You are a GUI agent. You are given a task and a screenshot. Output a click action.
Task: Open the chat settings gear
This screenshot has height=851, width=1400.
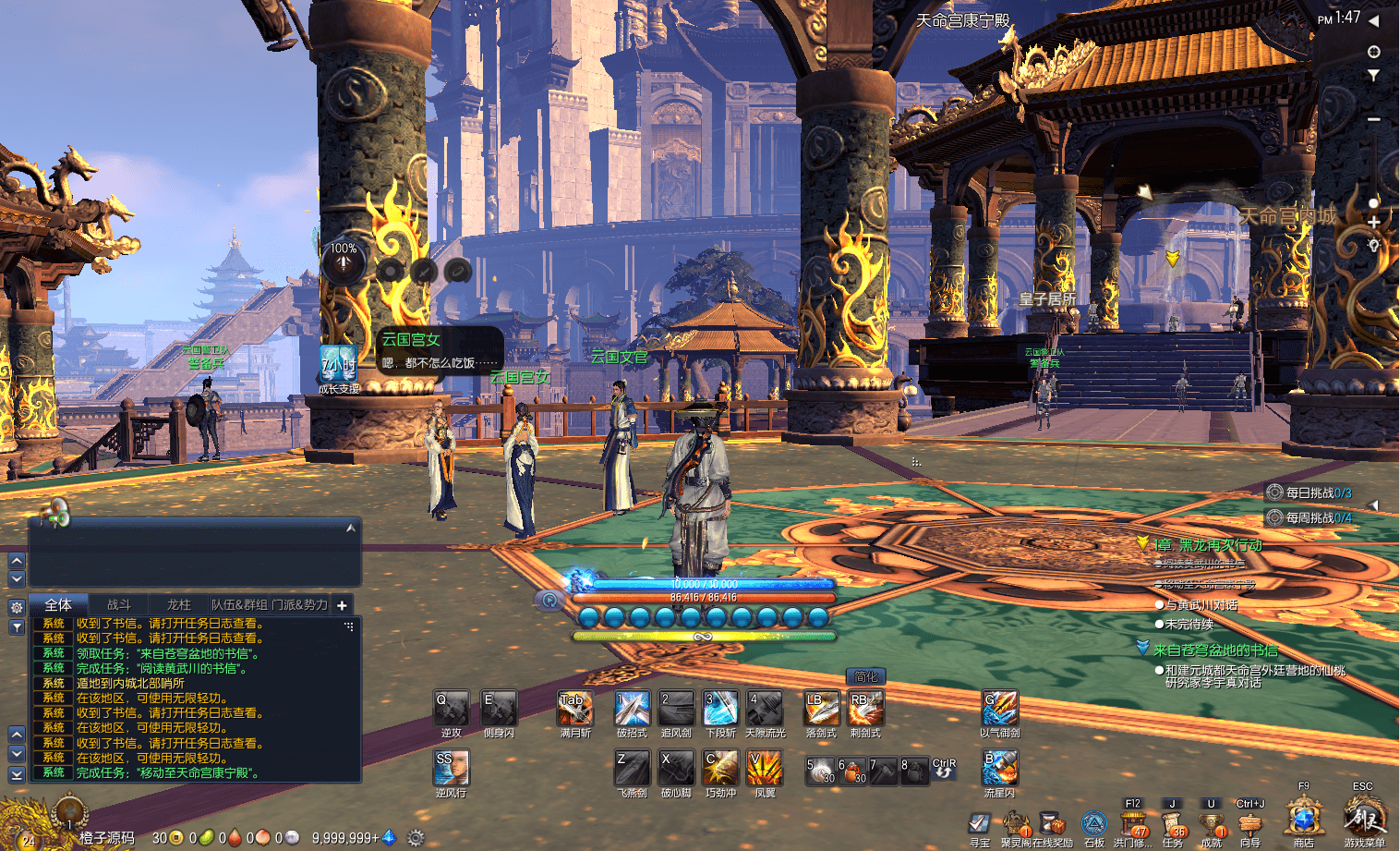click(x=17, y=607)
